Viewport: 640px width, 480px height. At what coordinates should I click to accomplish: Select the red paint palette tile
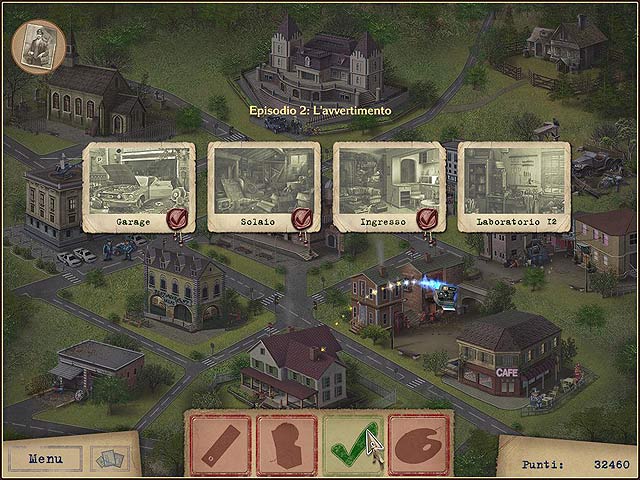coord(417,444)
